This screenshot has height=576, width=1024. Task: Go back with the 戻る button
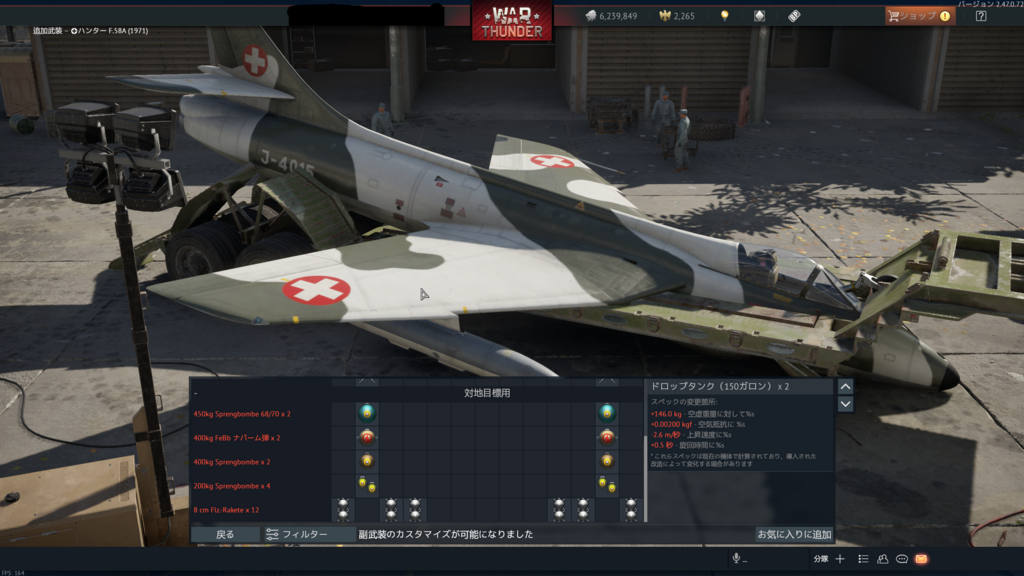pyautogui.click(x=225, y=535)
